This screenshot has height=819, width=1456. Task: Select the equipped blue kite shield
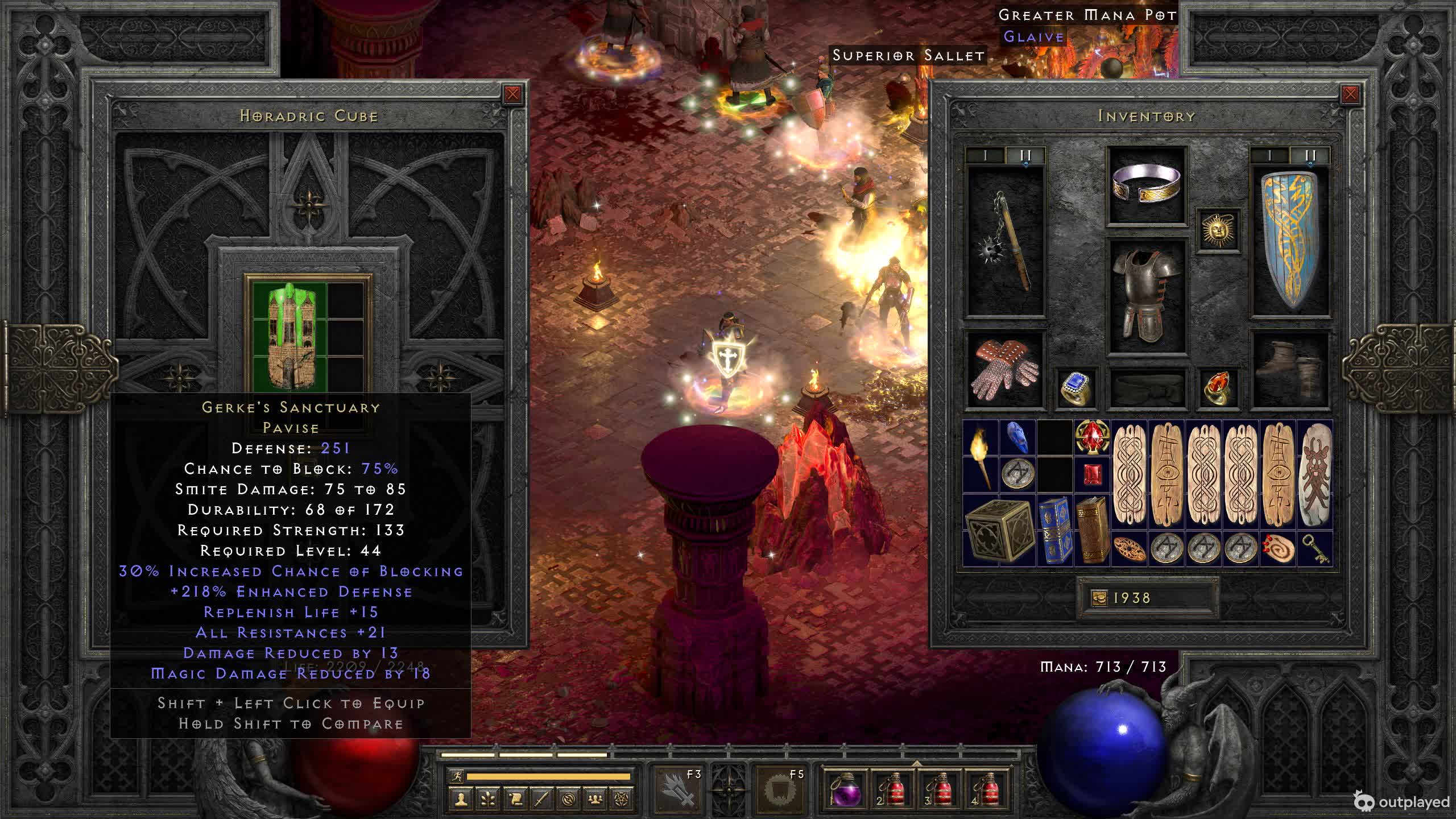pos(1290,242)
